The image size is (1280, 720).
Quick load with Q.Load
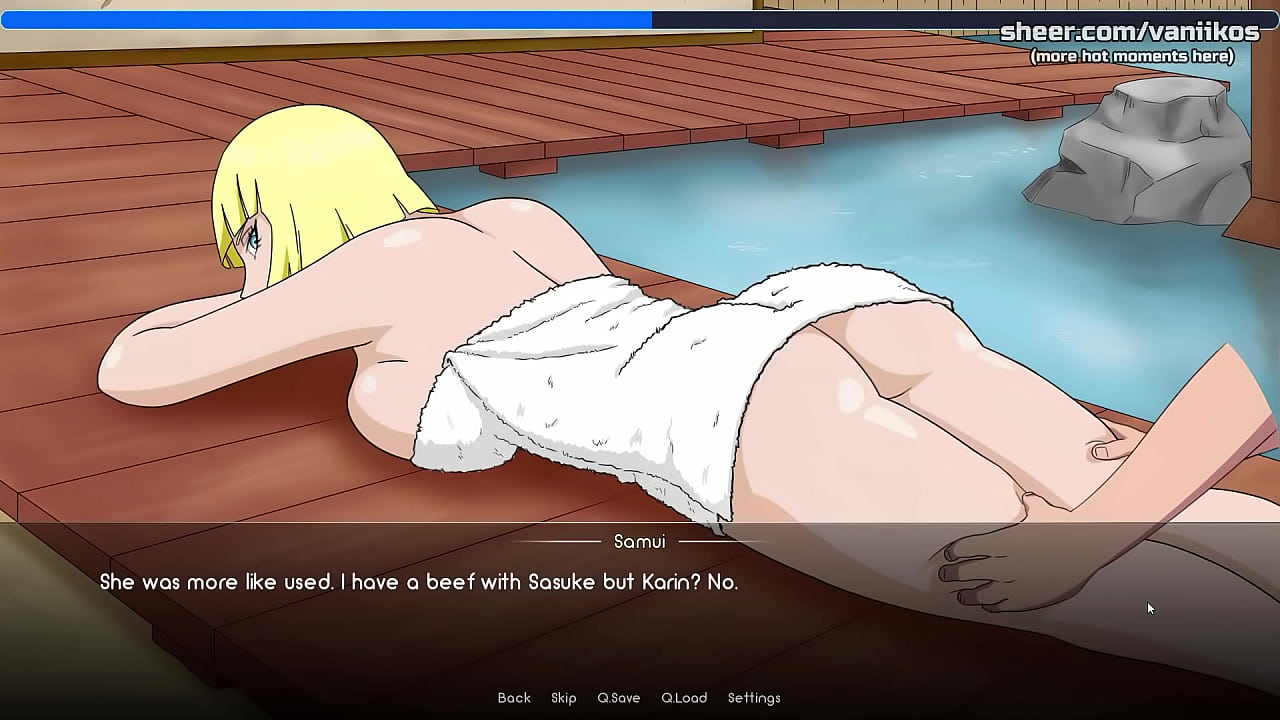click(x=684, y=698)
